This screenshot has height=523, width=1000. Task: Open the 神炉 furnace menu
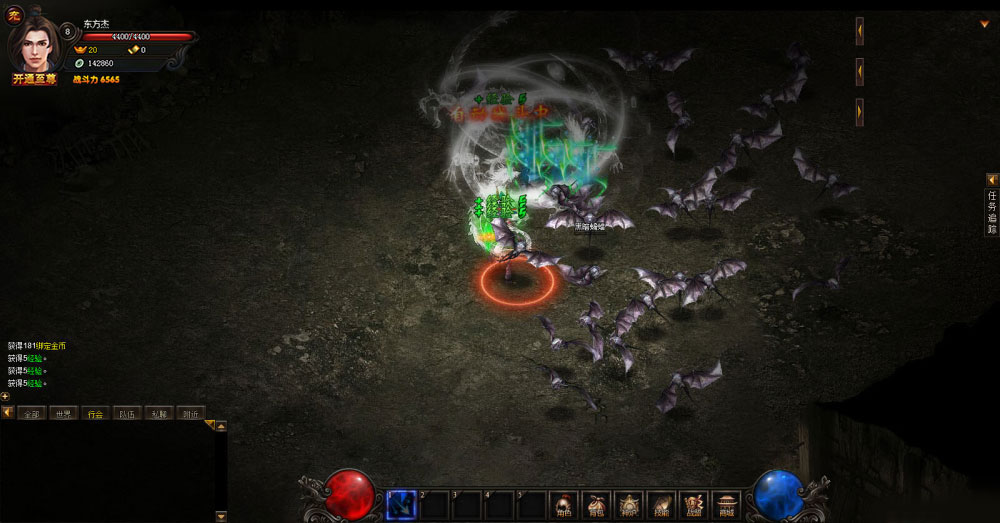click(629, 504)
